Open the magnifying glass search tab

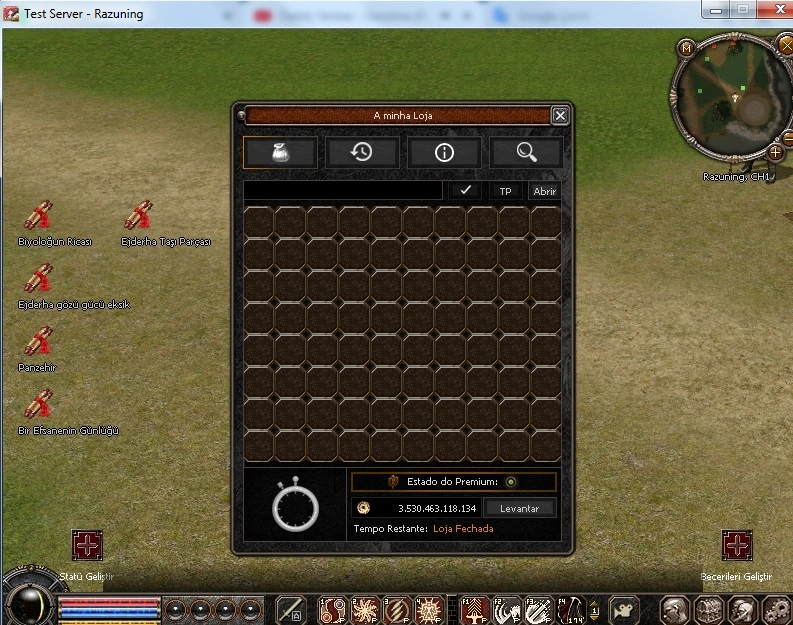point(526,152)
